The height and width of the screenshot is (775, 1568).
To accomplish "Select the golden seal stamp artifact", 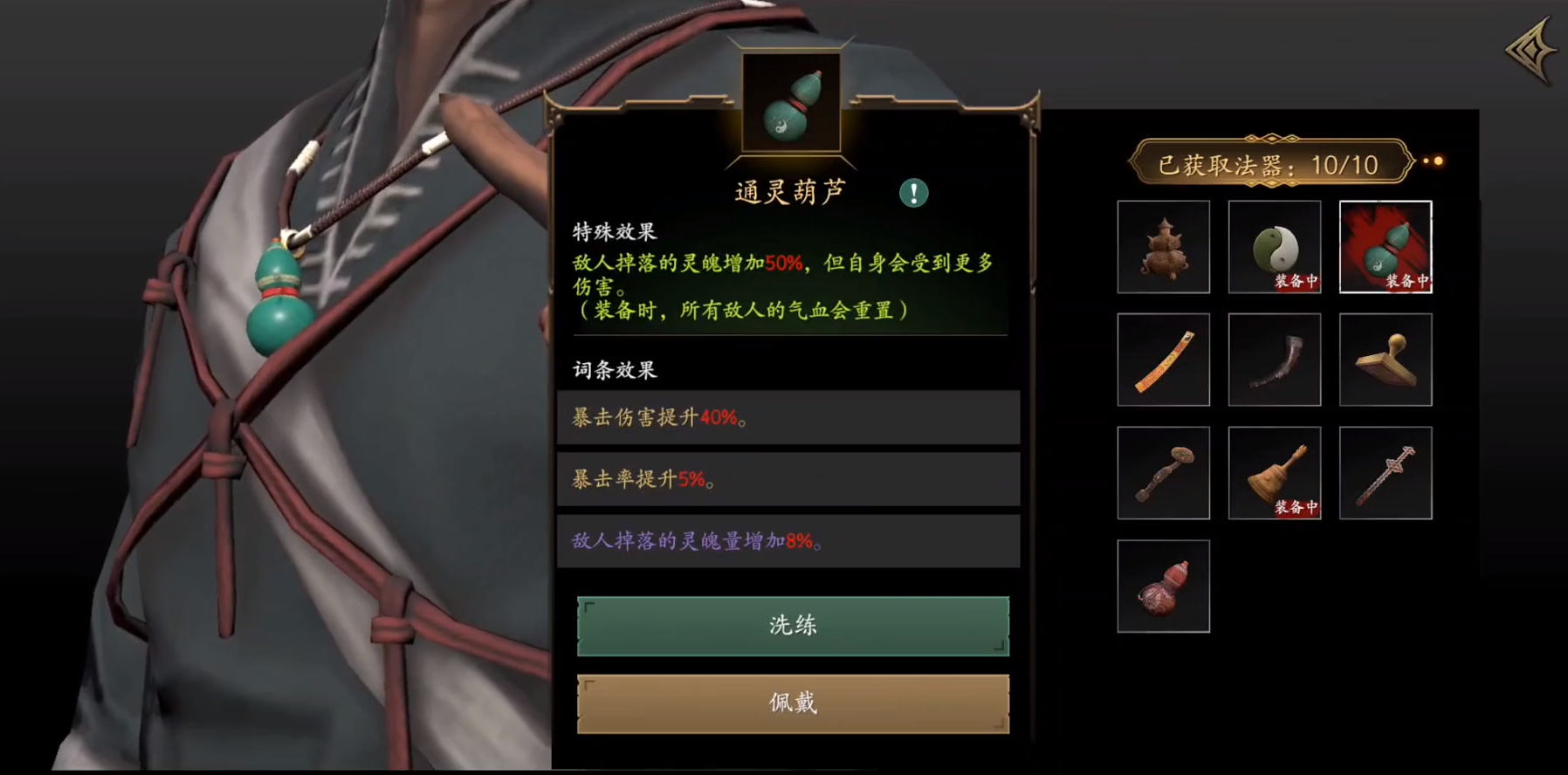I will click(1385, 359).
